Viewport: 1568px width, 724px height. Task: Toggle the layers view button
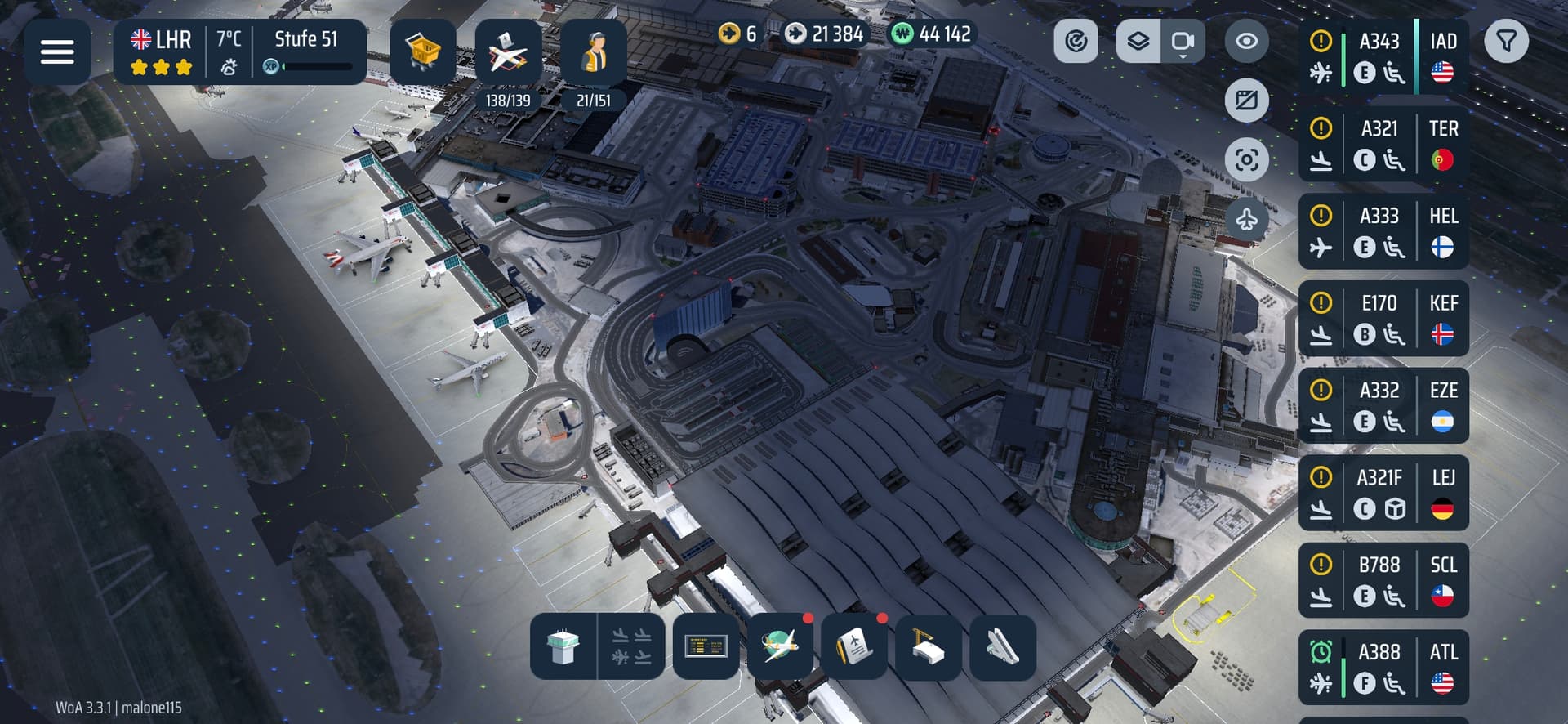(1138, 41)
